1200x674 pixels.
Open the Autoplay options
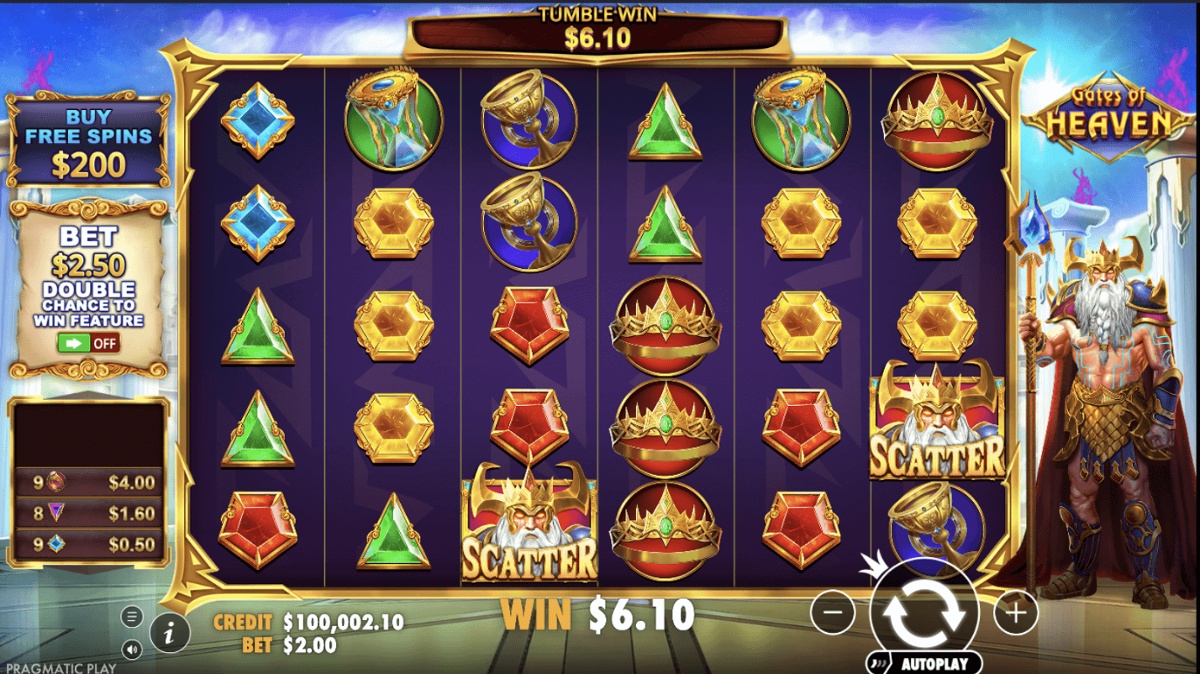(934, 663)
